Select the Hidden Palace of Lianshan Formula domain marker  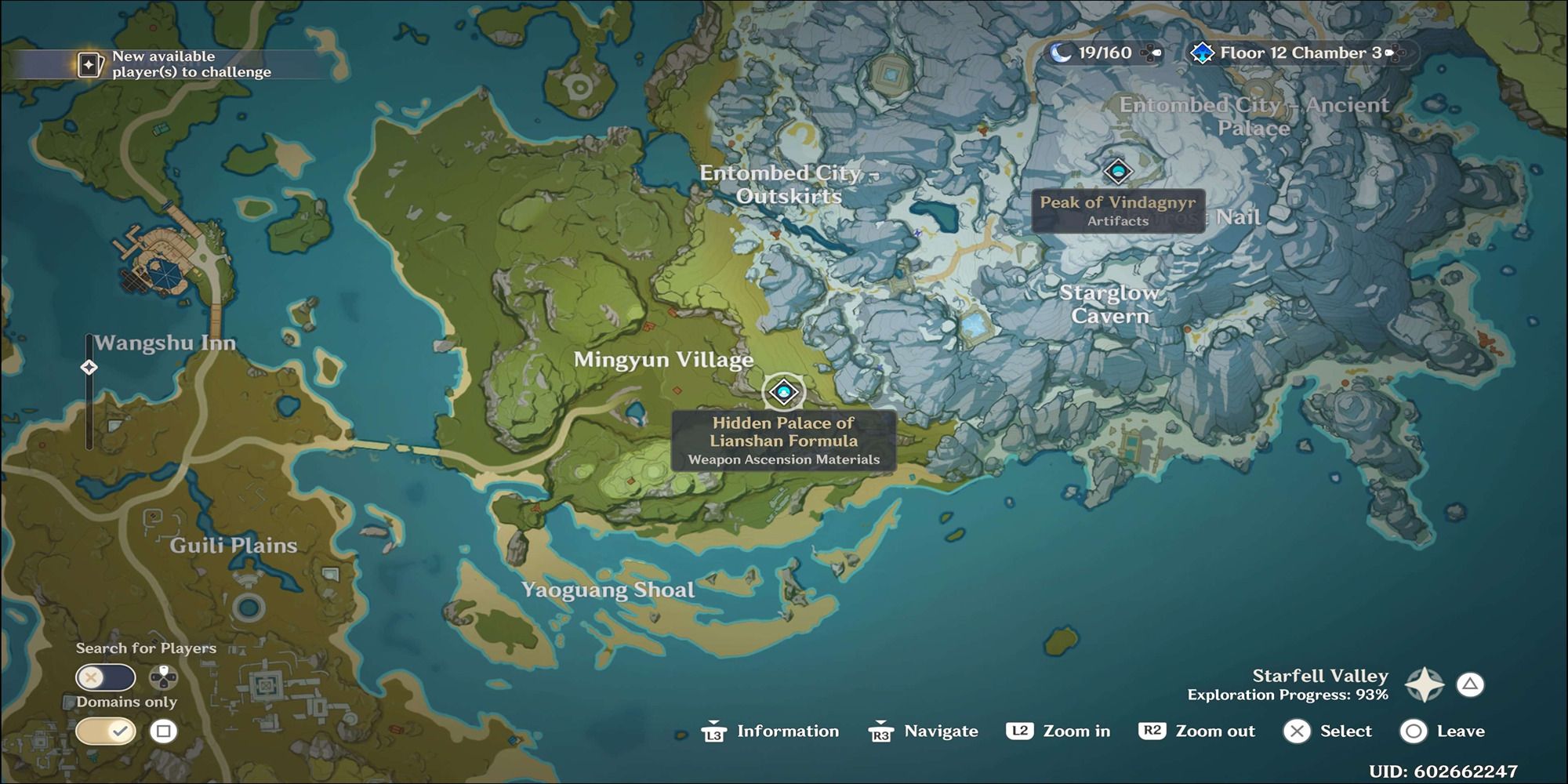[x=783, y=392]
